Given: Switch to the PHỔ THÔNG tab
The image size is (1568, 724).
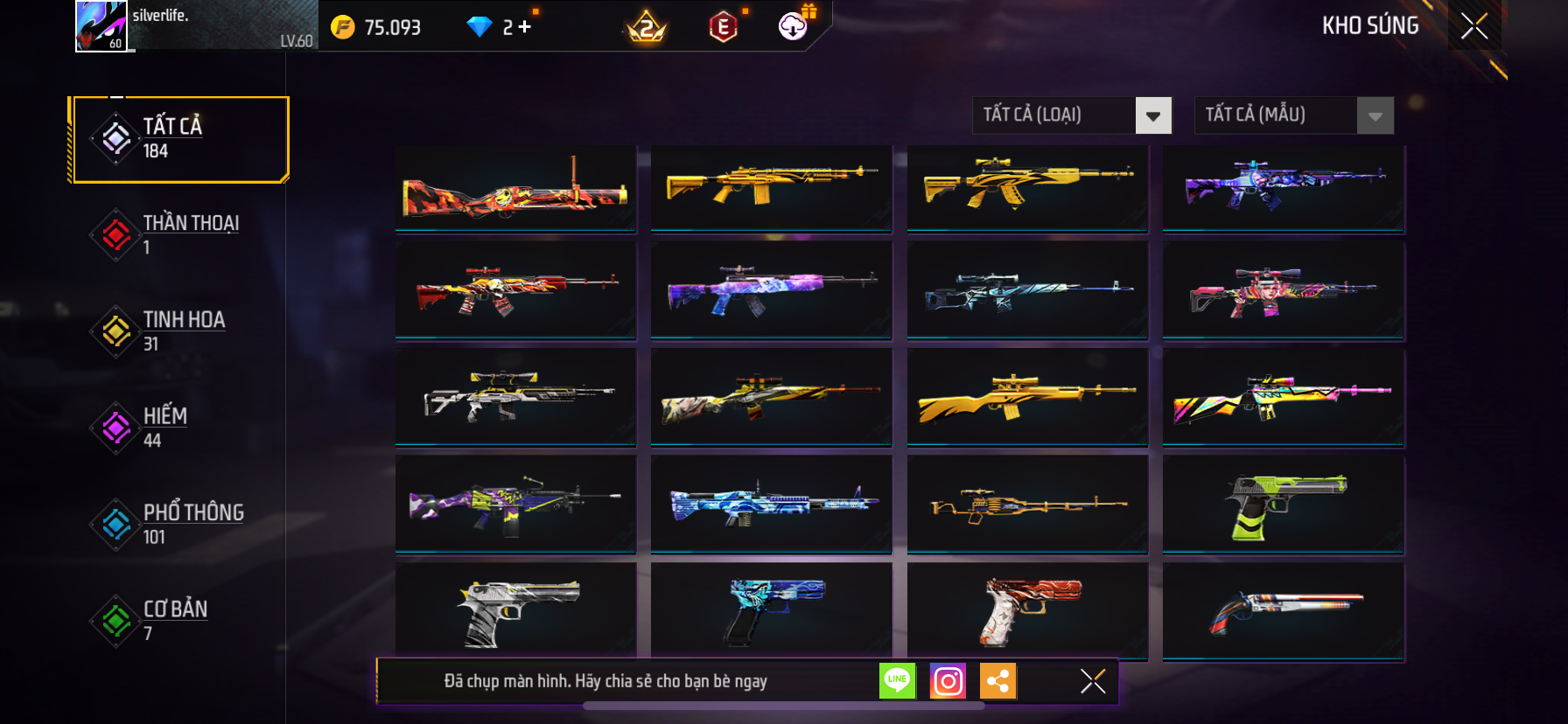Looking at the screenshot, I should click(x=180, y=524).
